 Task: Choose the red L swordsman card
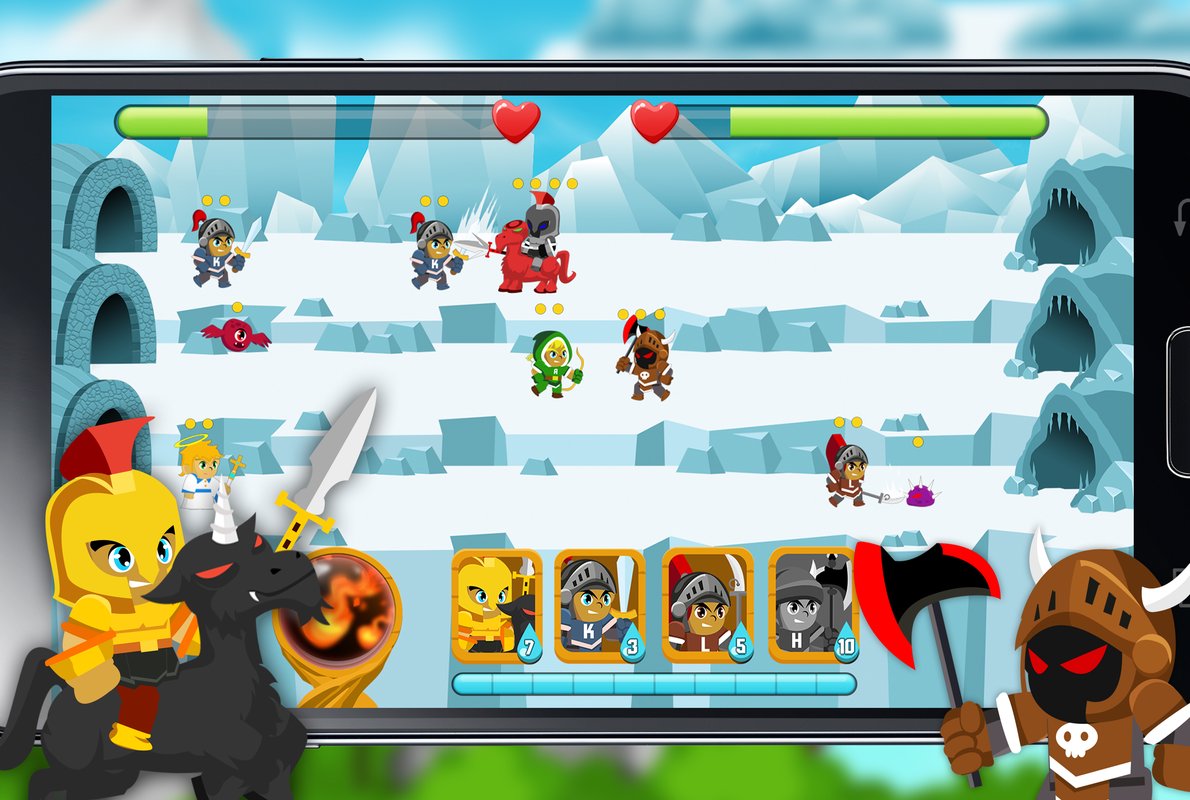[707, 605]
